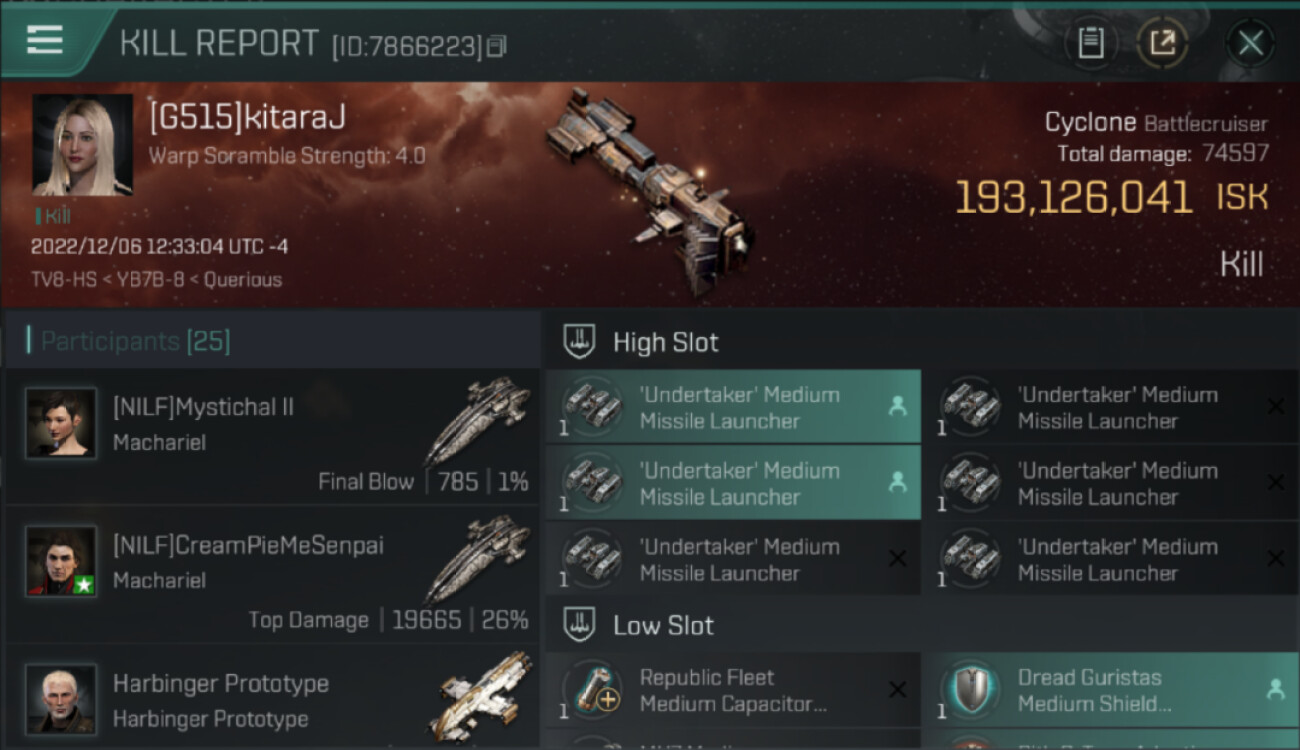Select the Harbinger Prototype participant row
Image resolution: width=1300 pixels, height=750 pixels.
pos(272,700)
